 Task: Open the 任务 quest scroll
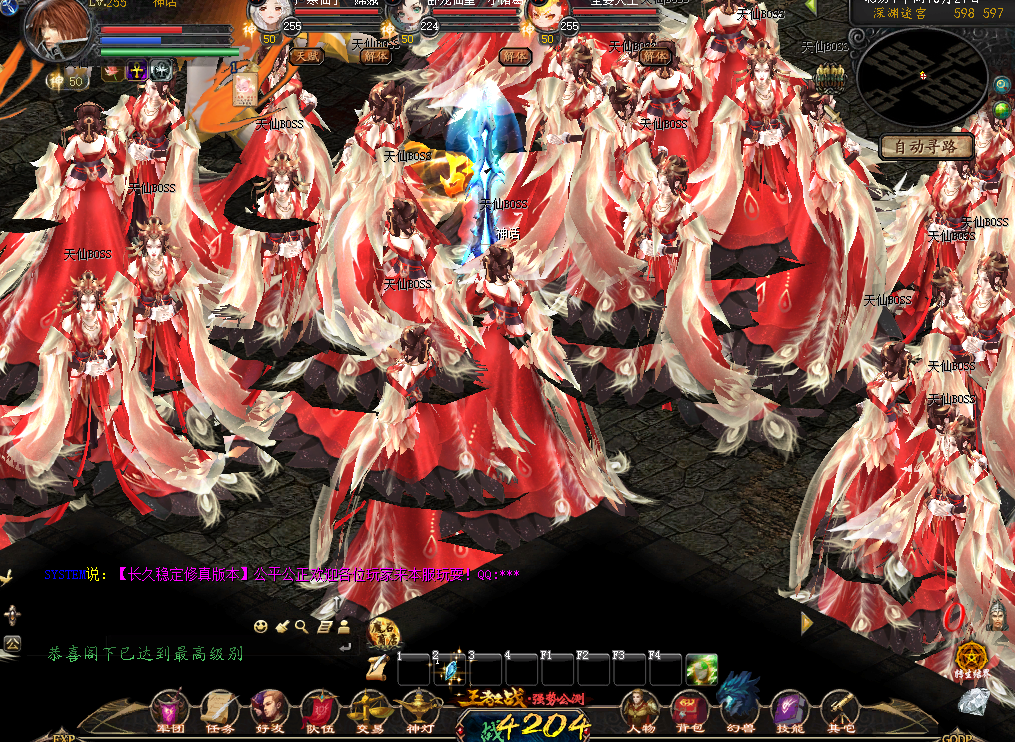(217, 709)
